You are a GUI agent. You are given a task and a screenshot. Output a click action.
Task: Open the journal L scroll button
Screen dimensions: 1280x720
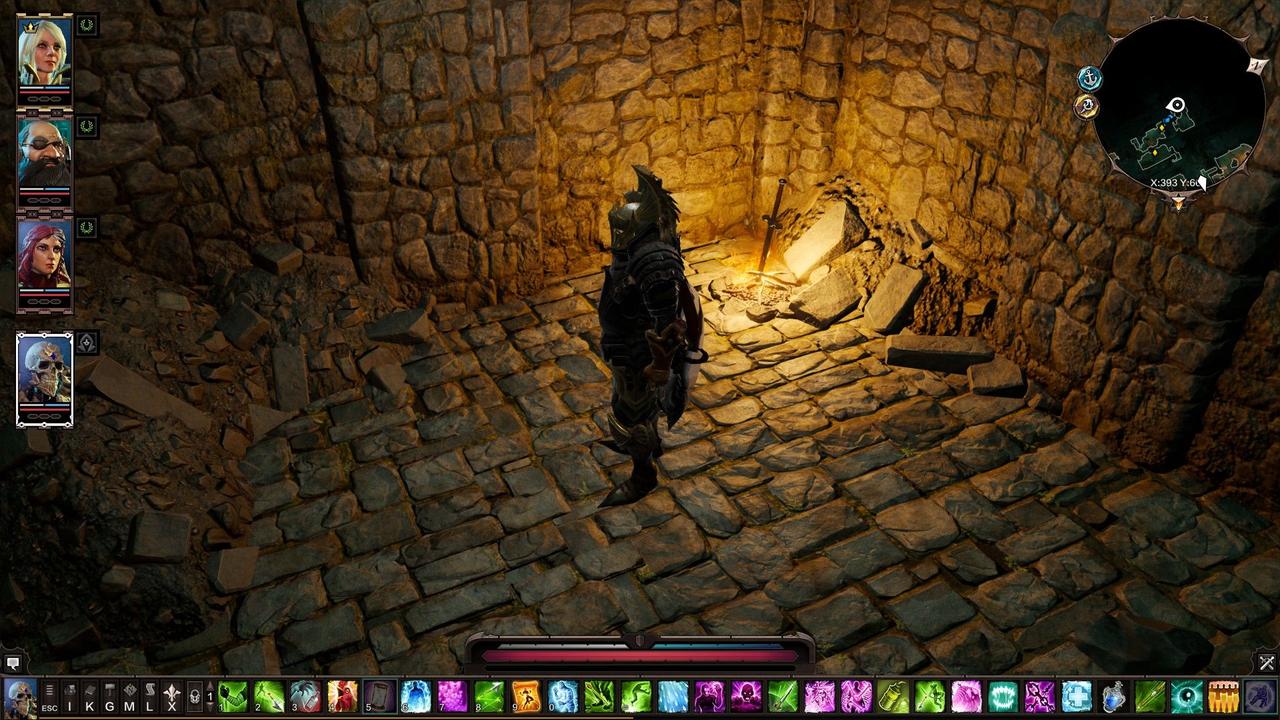150,695
